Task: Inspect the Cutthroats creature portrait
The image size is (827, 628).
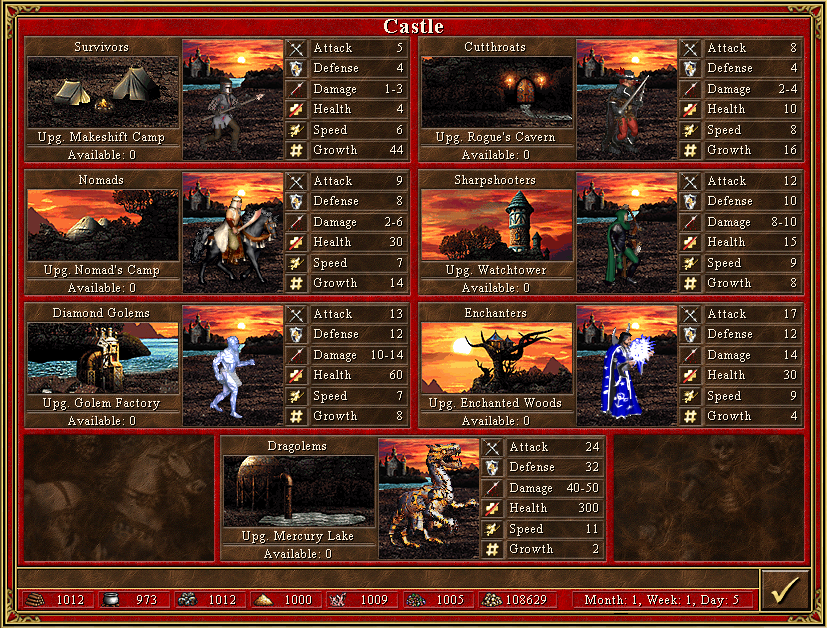Action: [627, 100]
